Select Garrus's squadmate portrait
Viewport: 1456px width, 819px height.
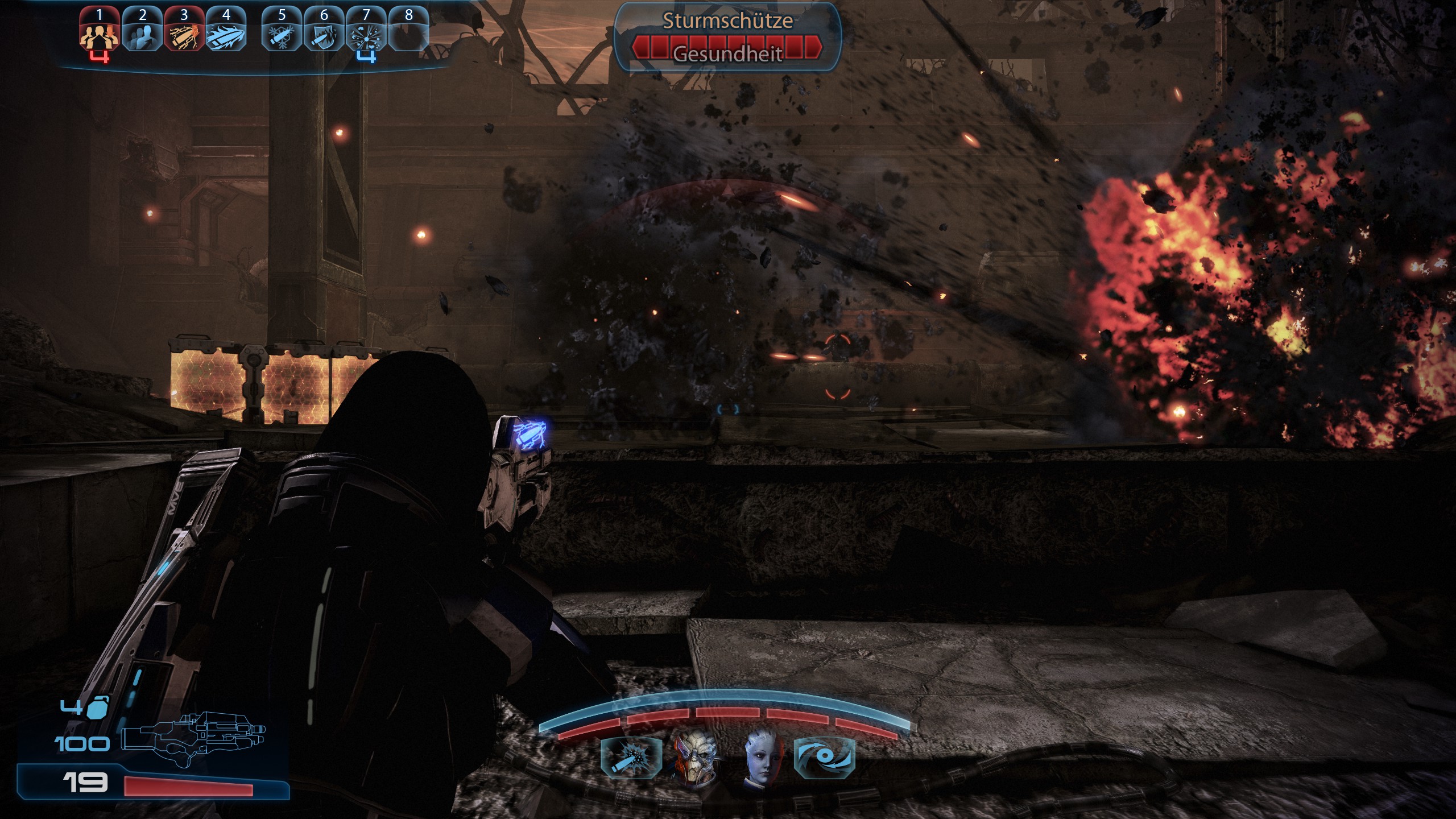click(695, 758)
